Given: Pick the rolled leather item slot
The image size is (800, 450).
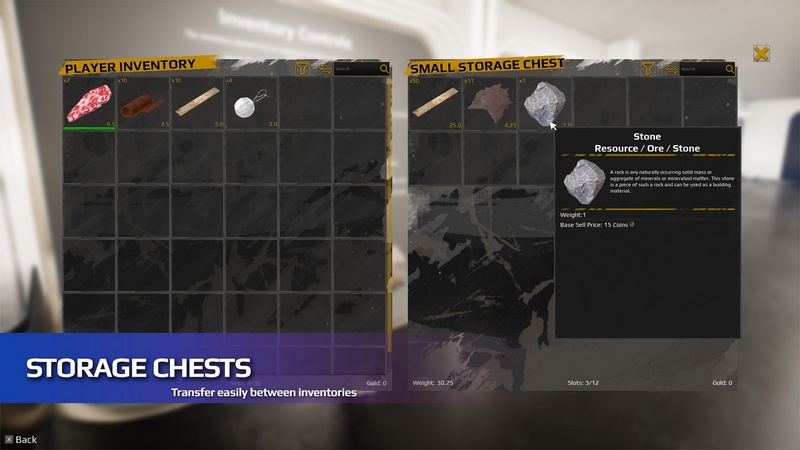Looking at the screenshot, I should click(x=144, y=102).
